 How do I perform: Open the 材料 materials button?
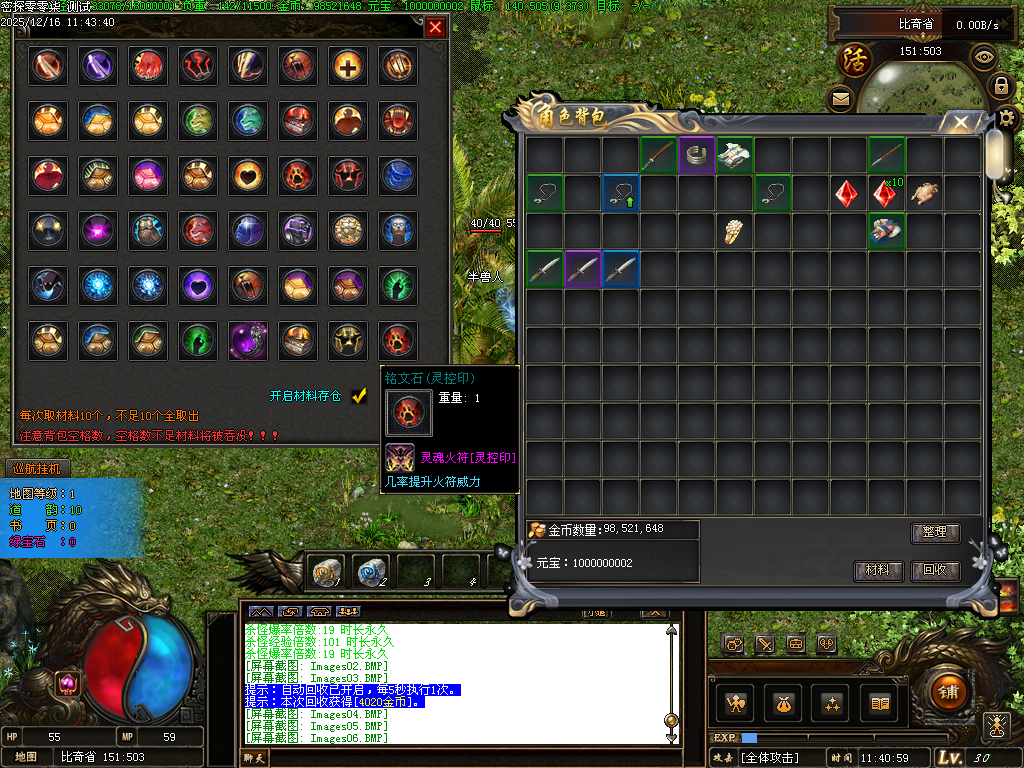tap(878, 571)
